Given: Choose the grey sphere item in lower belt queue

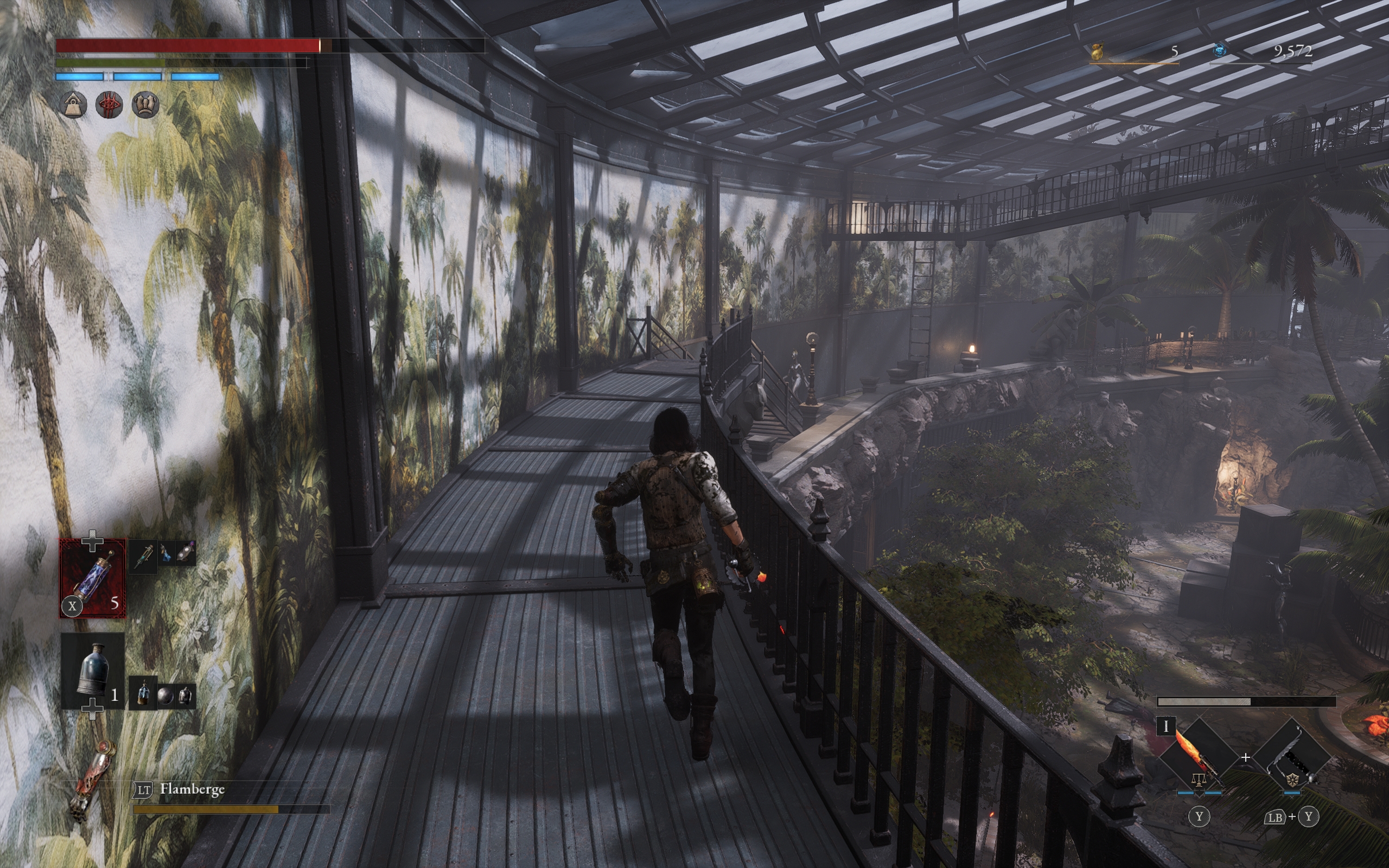Looking at the screenshot, I should coord(165,696).
